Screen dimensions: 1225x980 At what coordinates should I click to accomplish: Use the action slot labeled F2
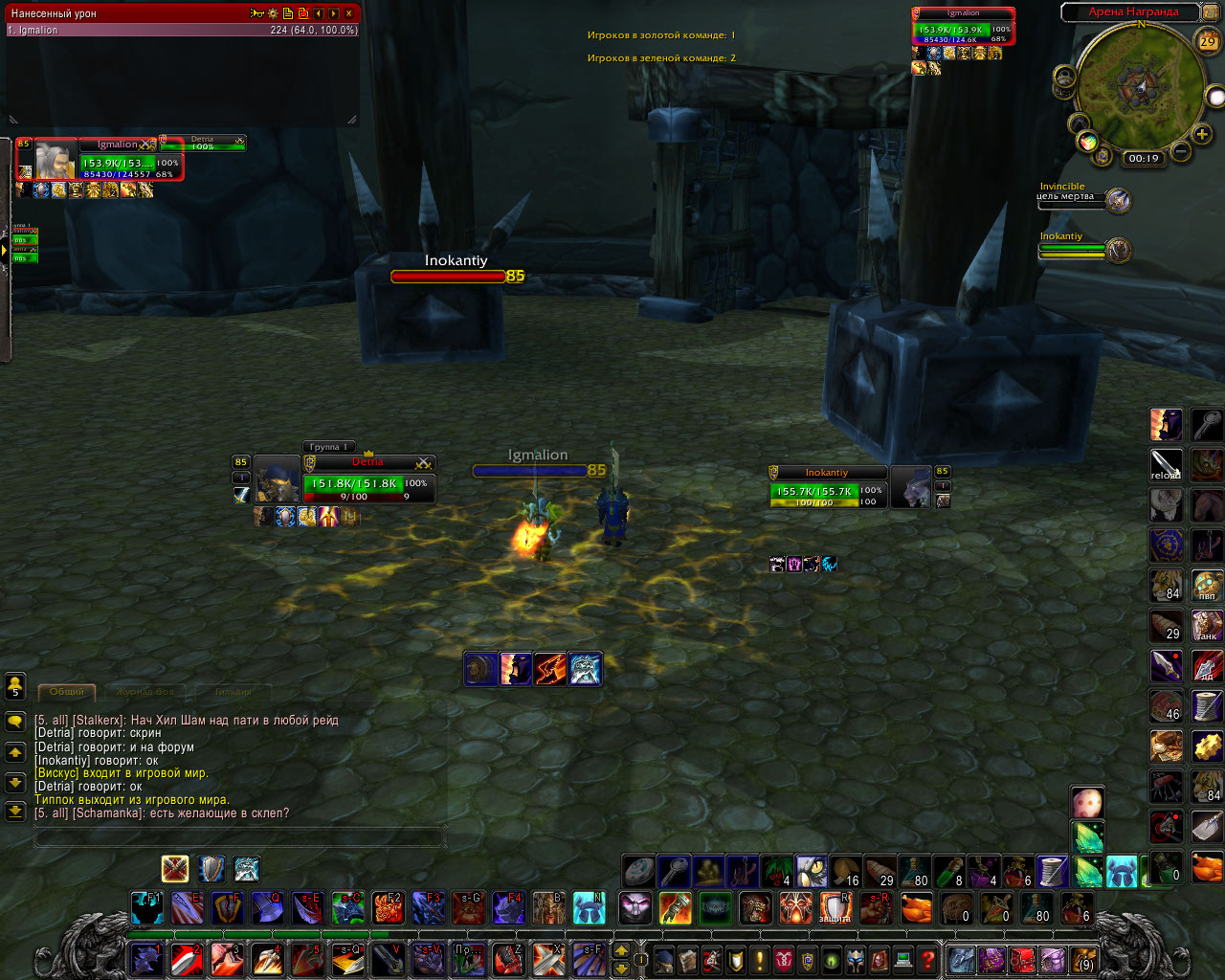pos(388,907)
